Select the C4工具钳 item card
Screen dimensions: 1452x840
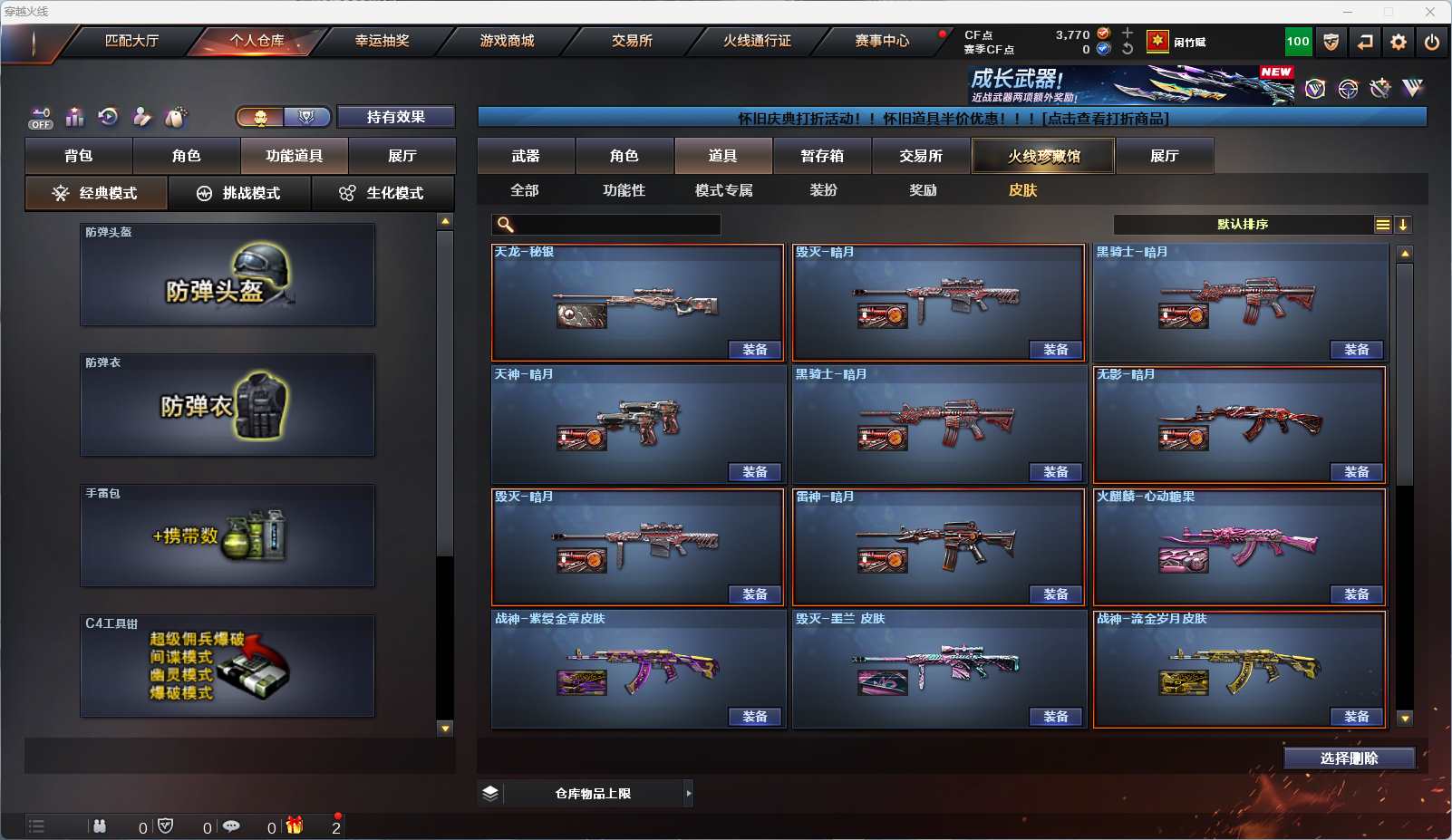pos(227,666)
